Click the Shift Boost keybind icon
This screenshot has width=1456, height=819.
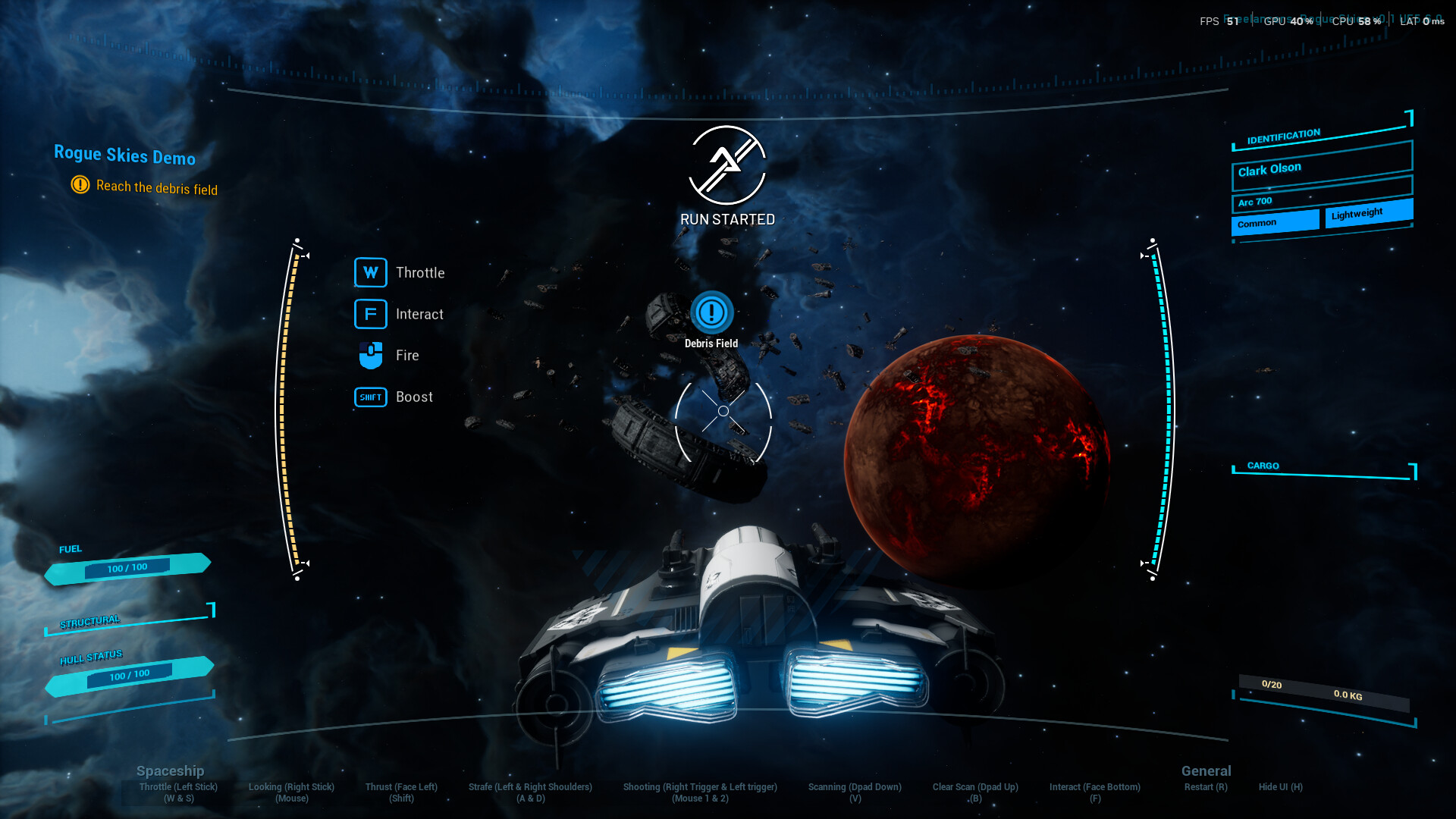point(369,397)
